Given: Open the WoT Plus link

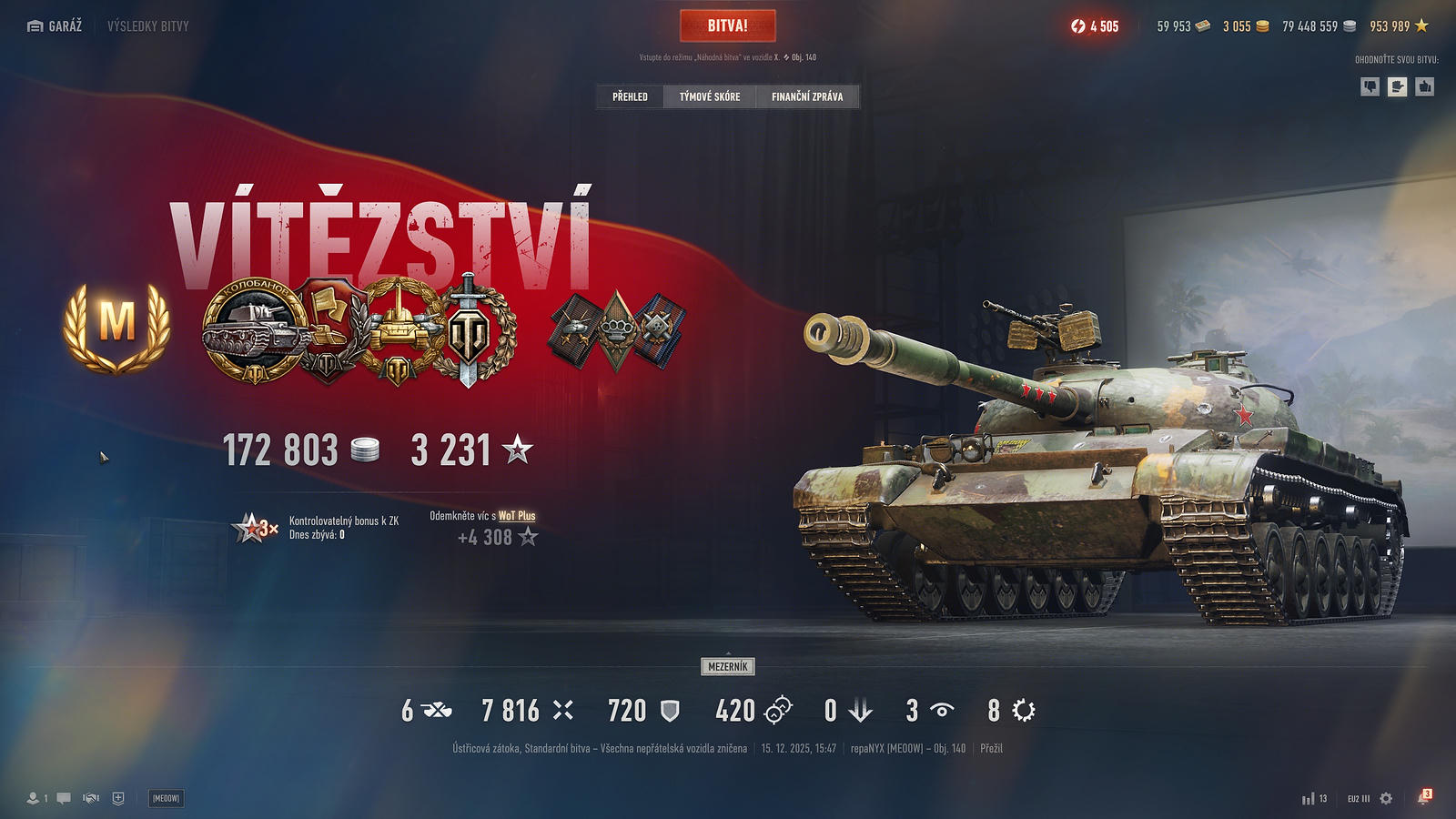Looking at the screenshot, I should click(x=517, y=516).
